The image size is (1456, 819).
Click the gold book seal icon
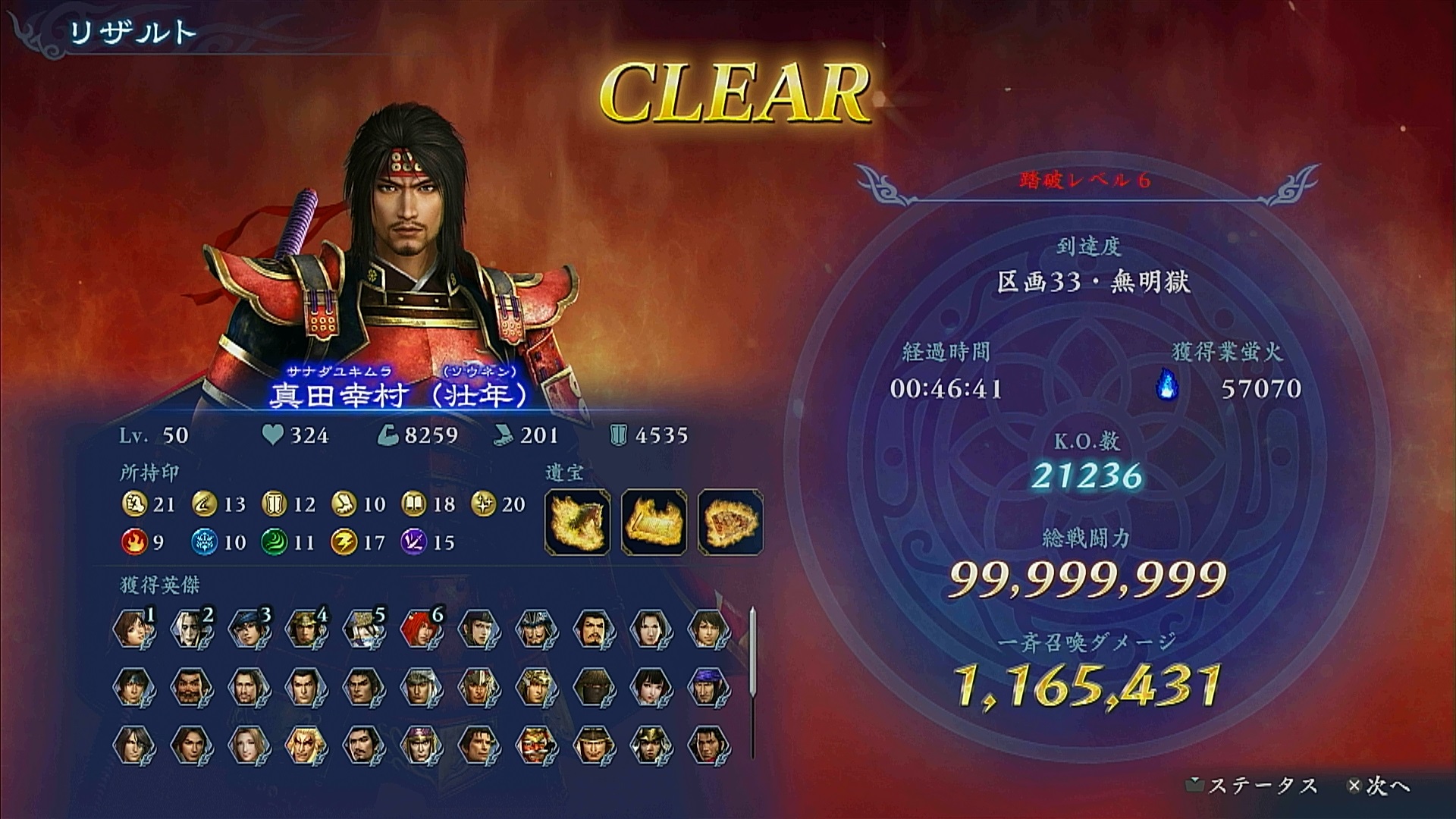point(413,504)
